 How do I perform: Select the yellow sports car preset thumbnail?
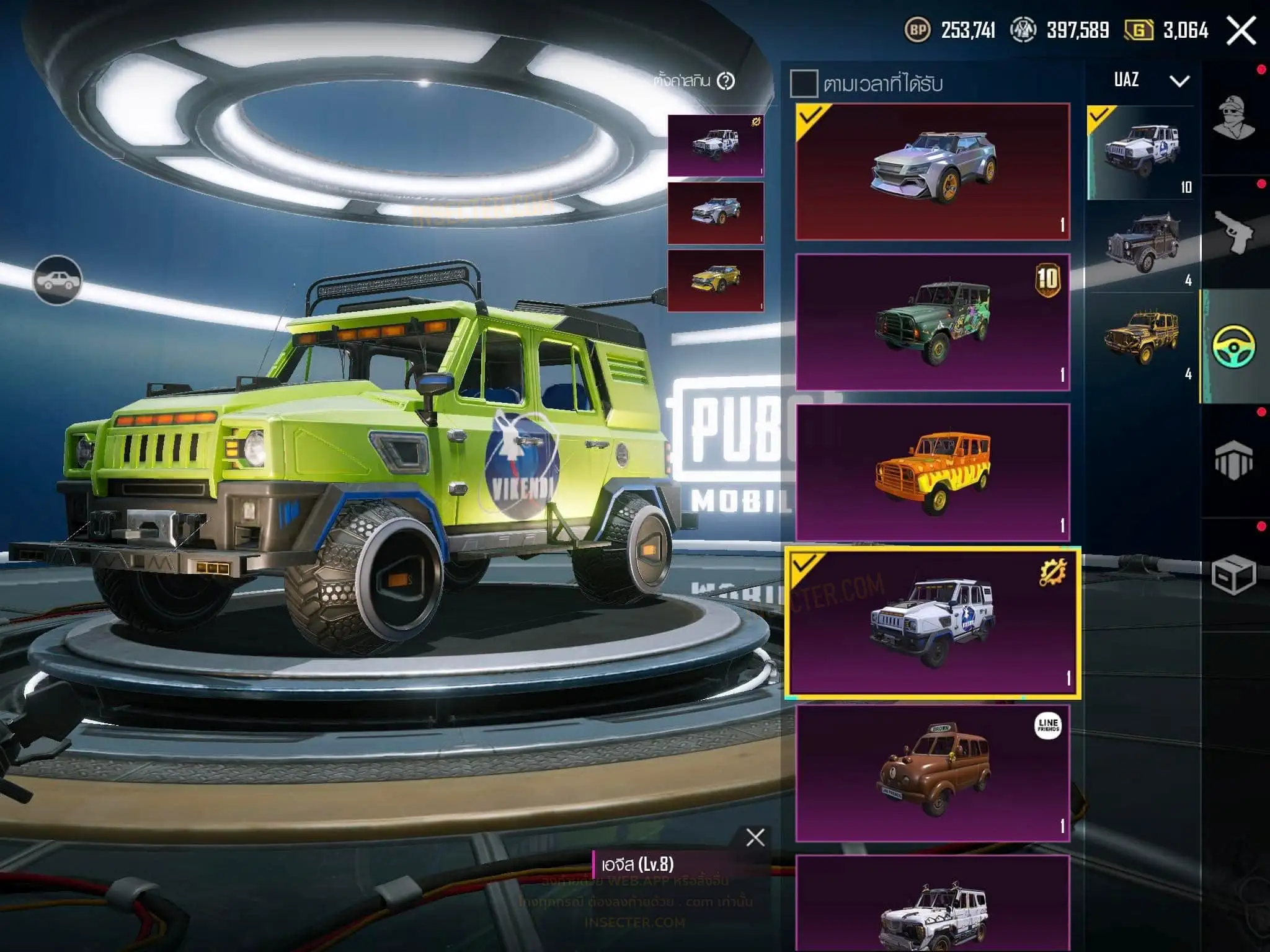pyautogui.click(x=716, y=280)
